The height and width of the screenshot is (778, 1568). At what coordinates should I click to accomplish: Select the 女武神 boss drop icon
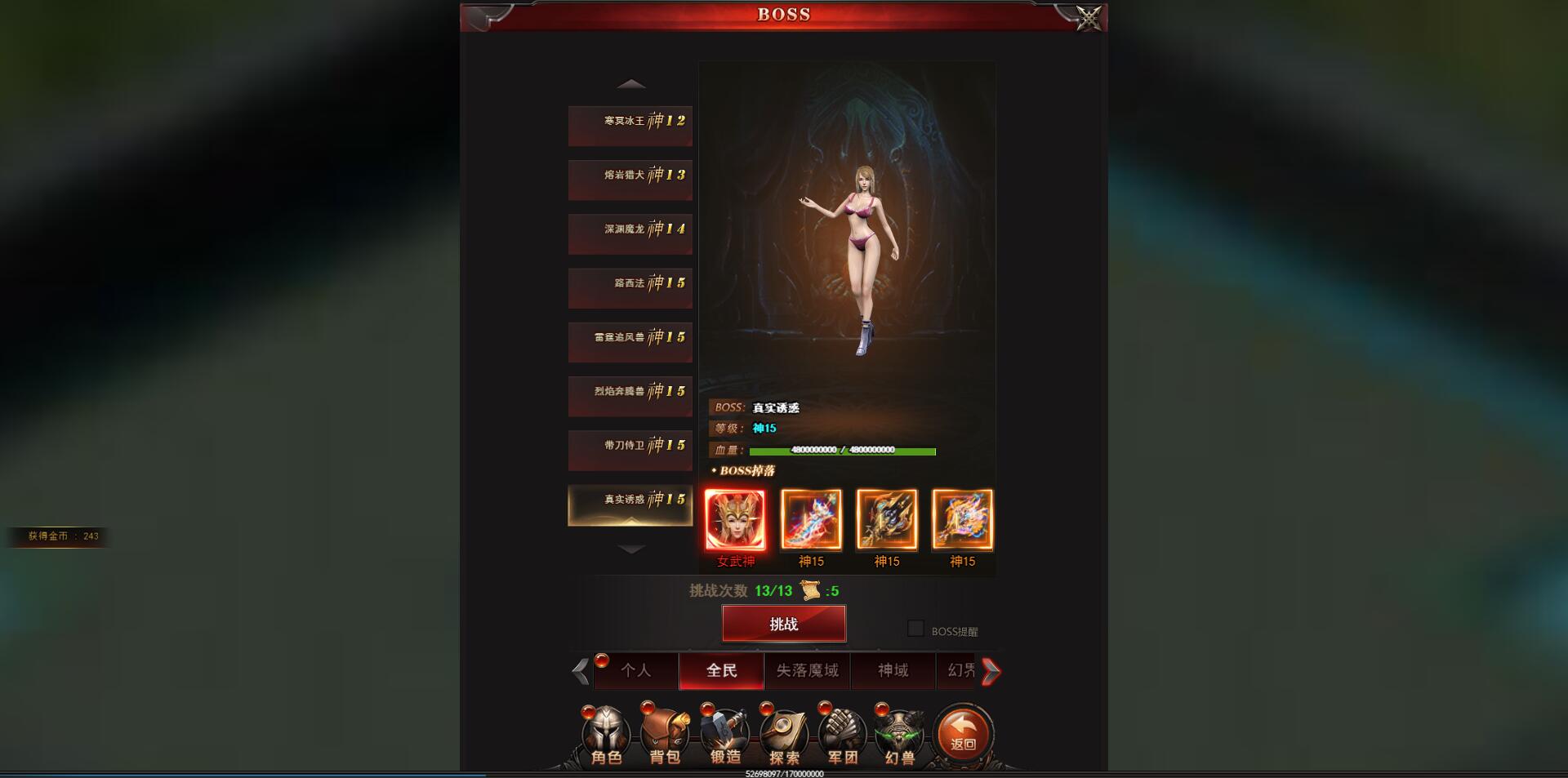[x=734, y=519]
